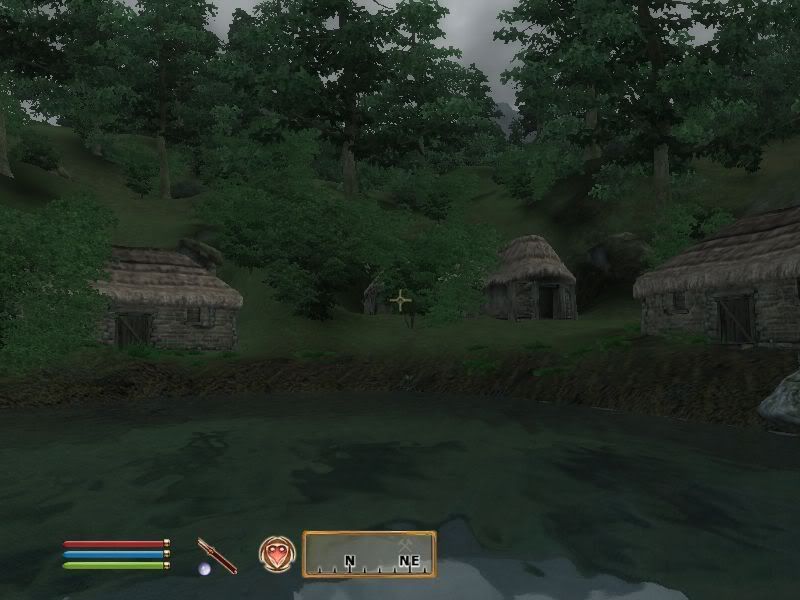Click the compass bar
Image resolution: width=800 pixels, height=600 pixels.
point(369,554)
